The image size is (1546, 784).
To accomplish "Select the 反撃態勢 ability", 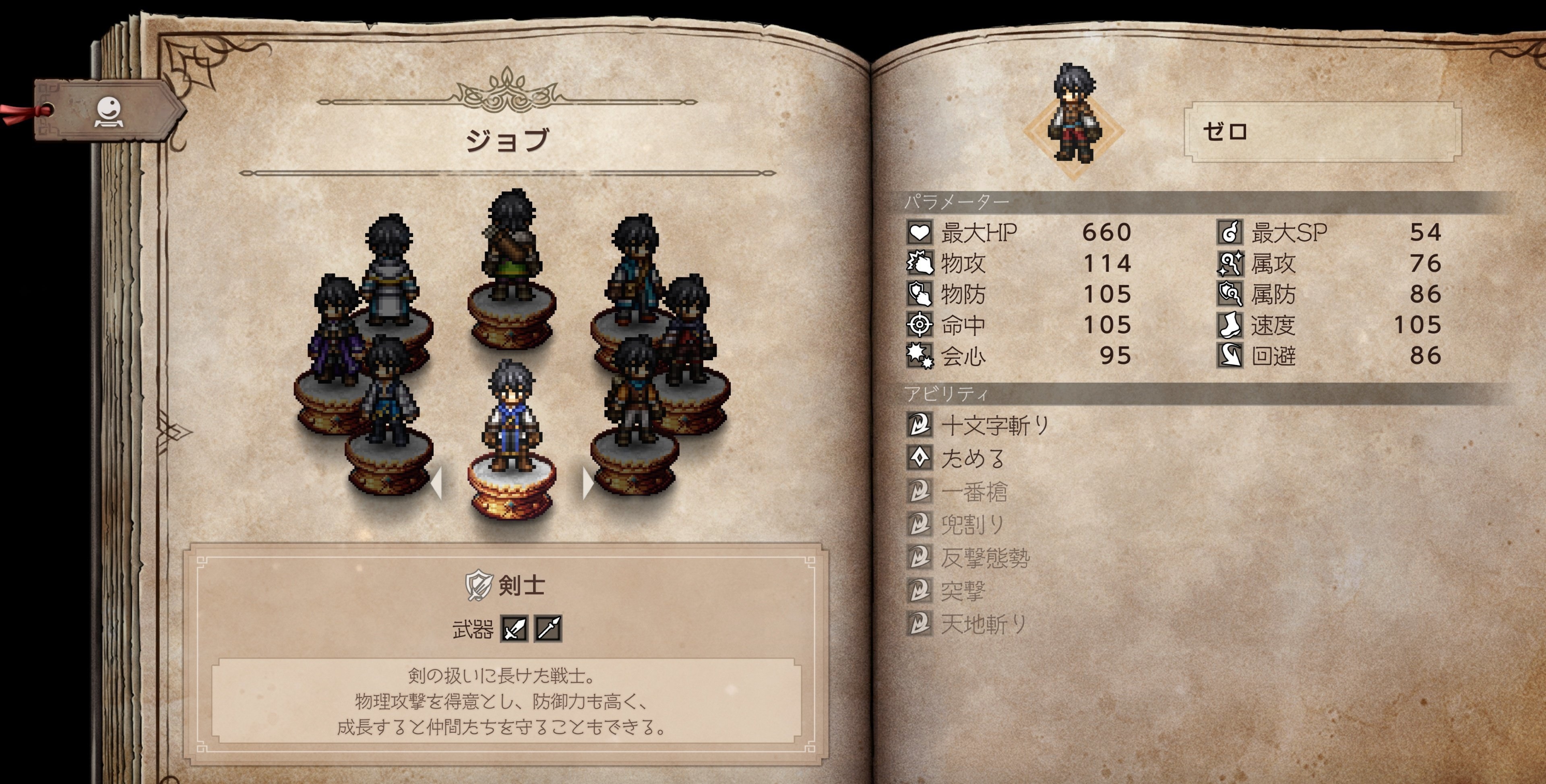I will click(984, 558).
